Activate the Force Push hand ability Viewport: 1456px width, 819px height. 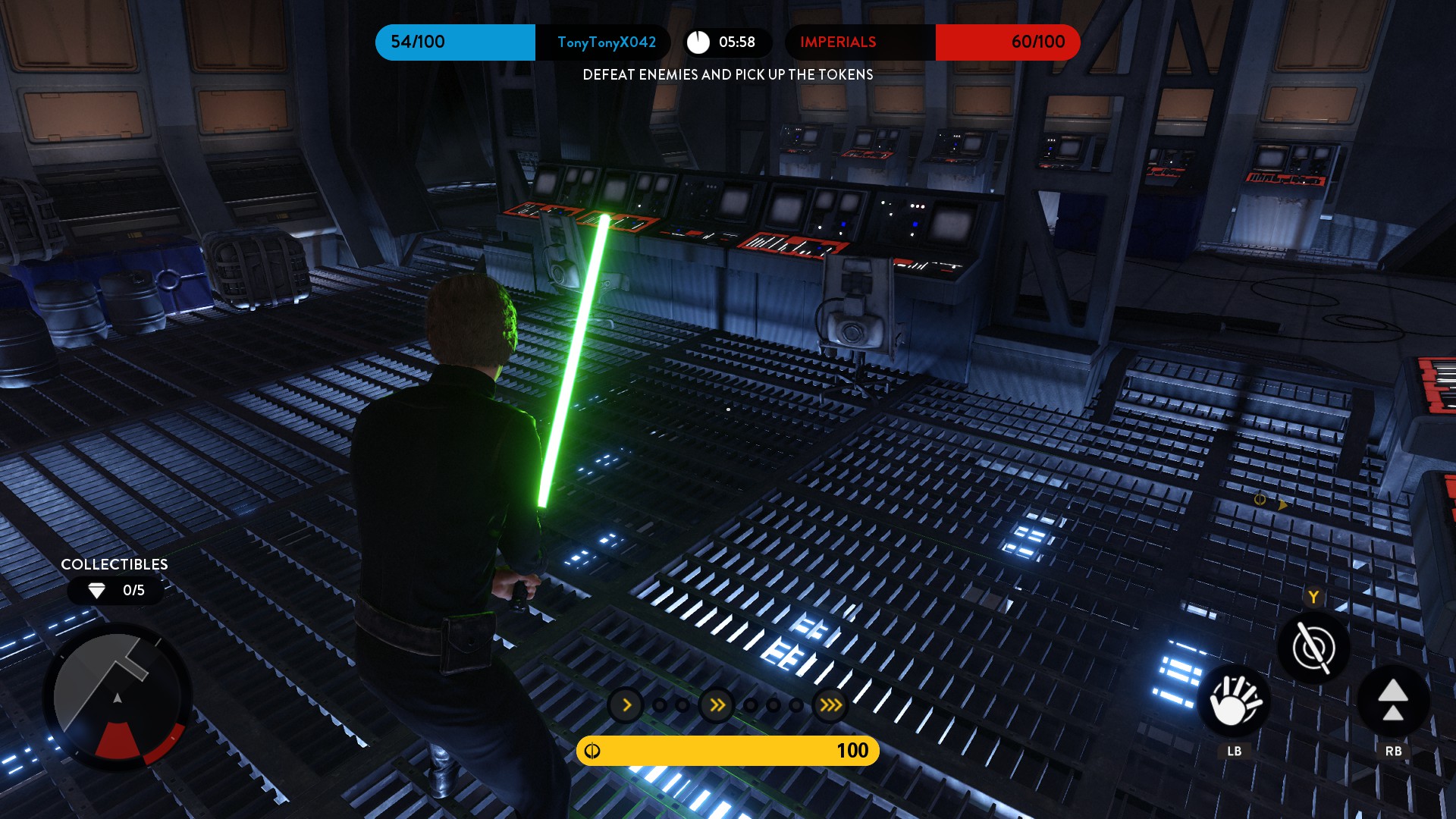pos(1234,701)
